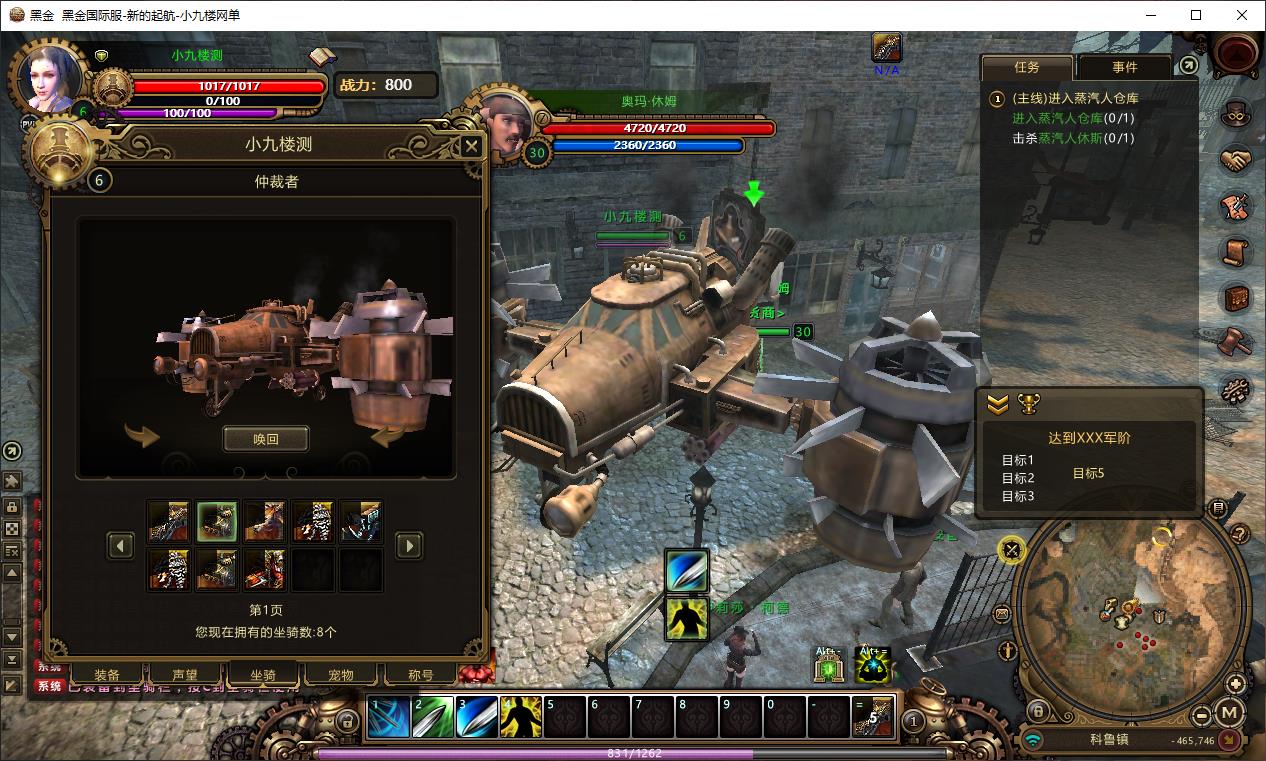Open the 任务 quest tab
The height and width of the screenshot is (761, 1266).
(x=1027, y=67)
